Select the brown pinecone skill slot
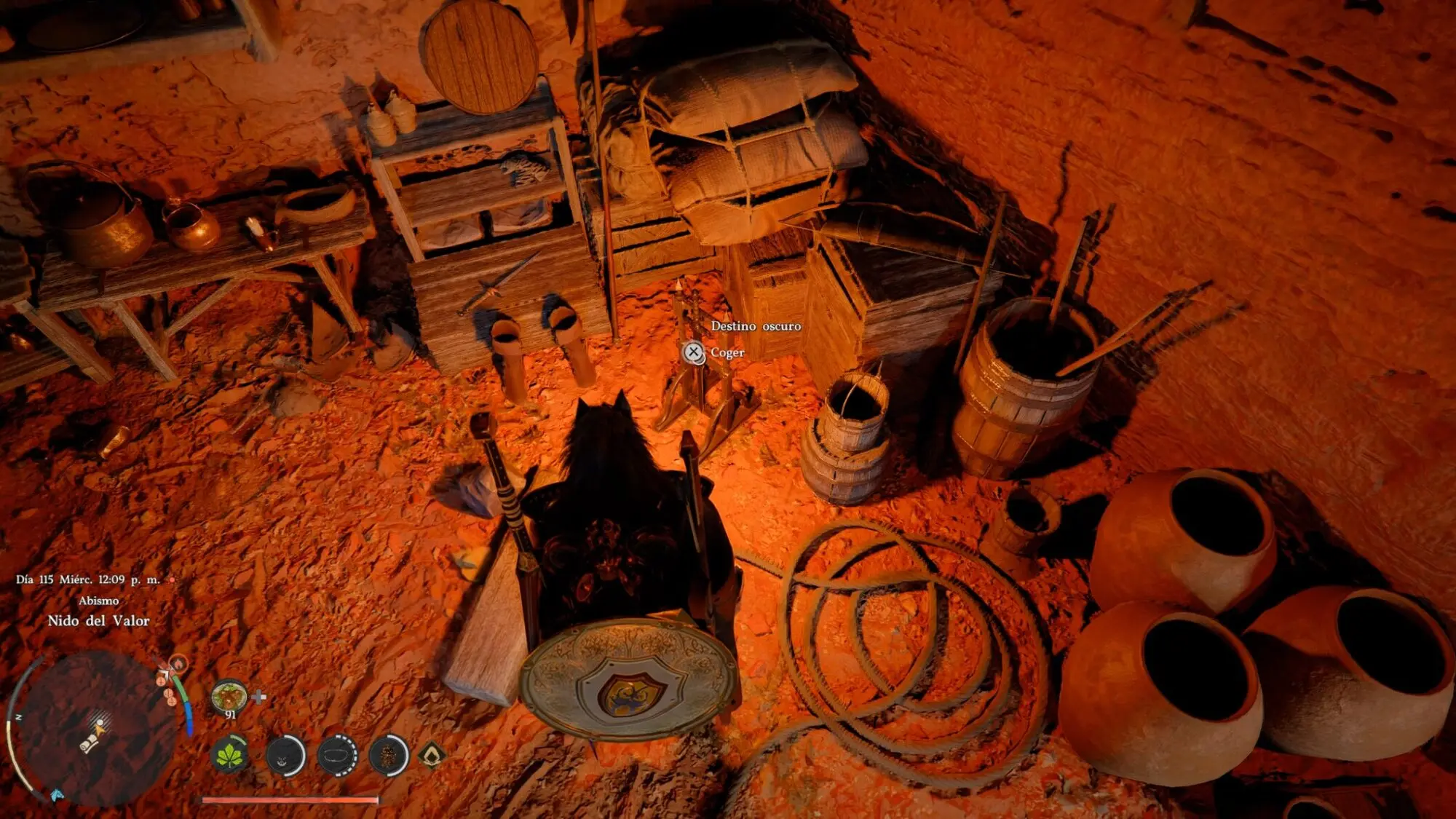Viewport: 1456px width, 819px height. 388,756
